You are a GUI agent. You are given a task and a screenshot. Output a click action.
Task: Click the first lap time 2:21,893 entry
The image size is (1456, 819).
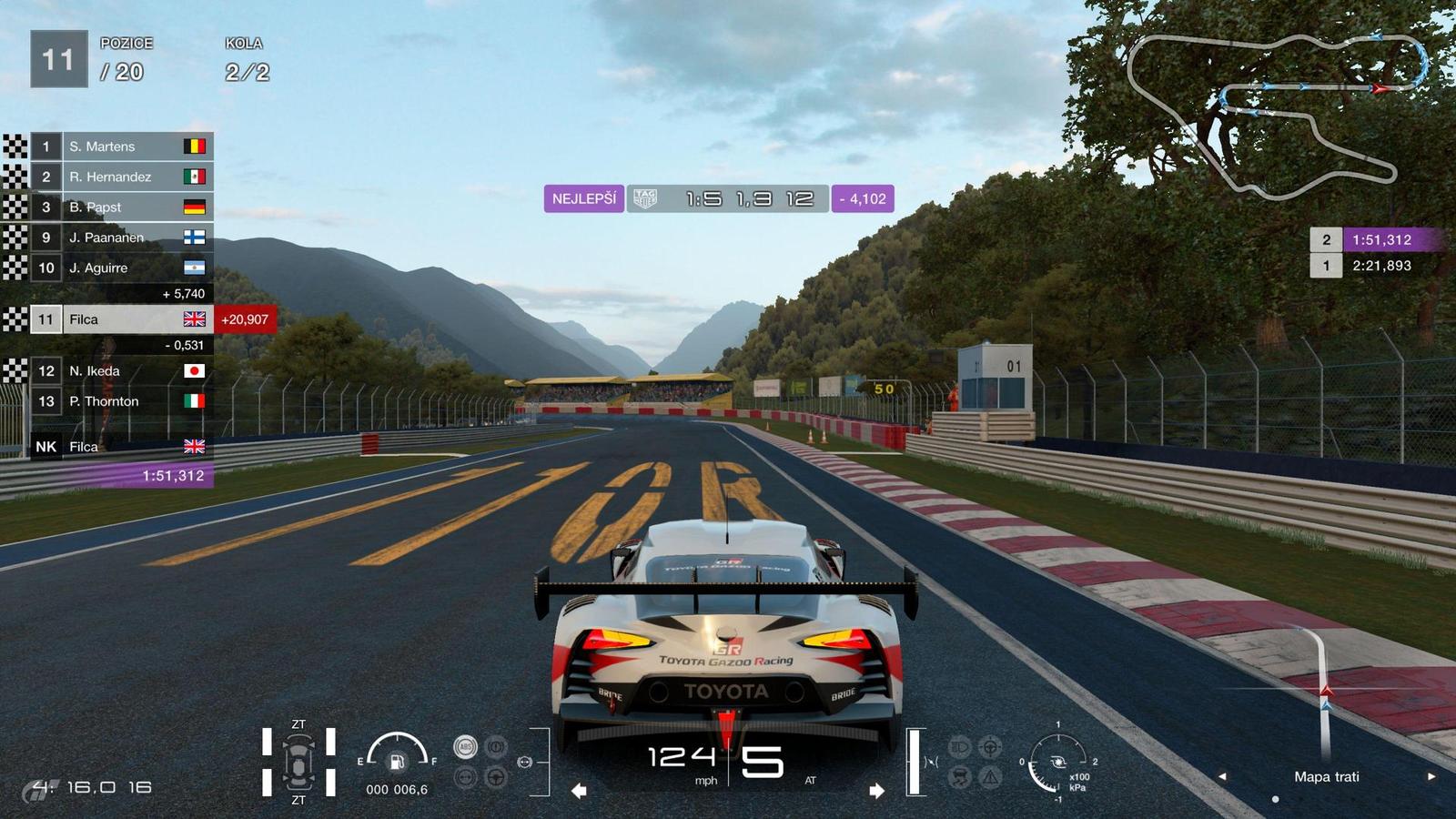click(1378, 266)
